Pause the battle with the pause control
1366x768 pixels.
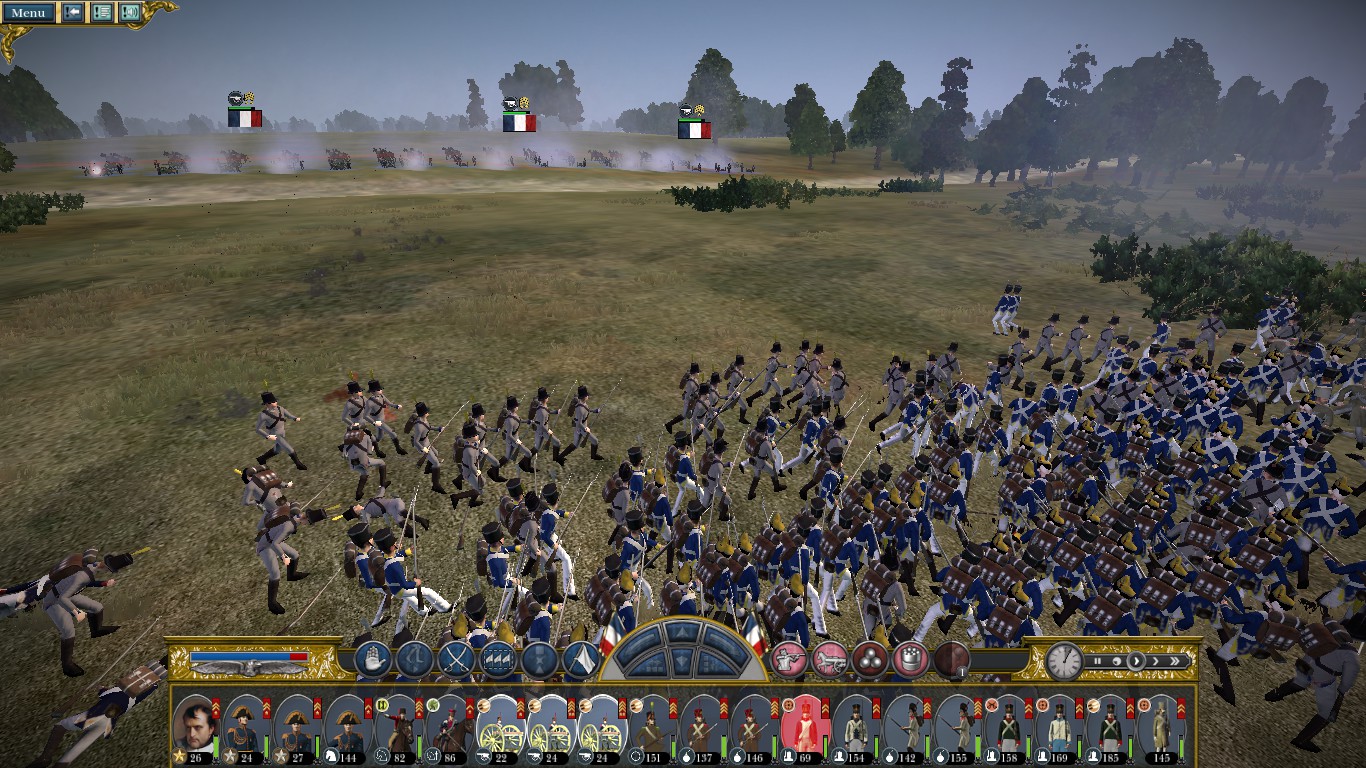pos(1099,661)
